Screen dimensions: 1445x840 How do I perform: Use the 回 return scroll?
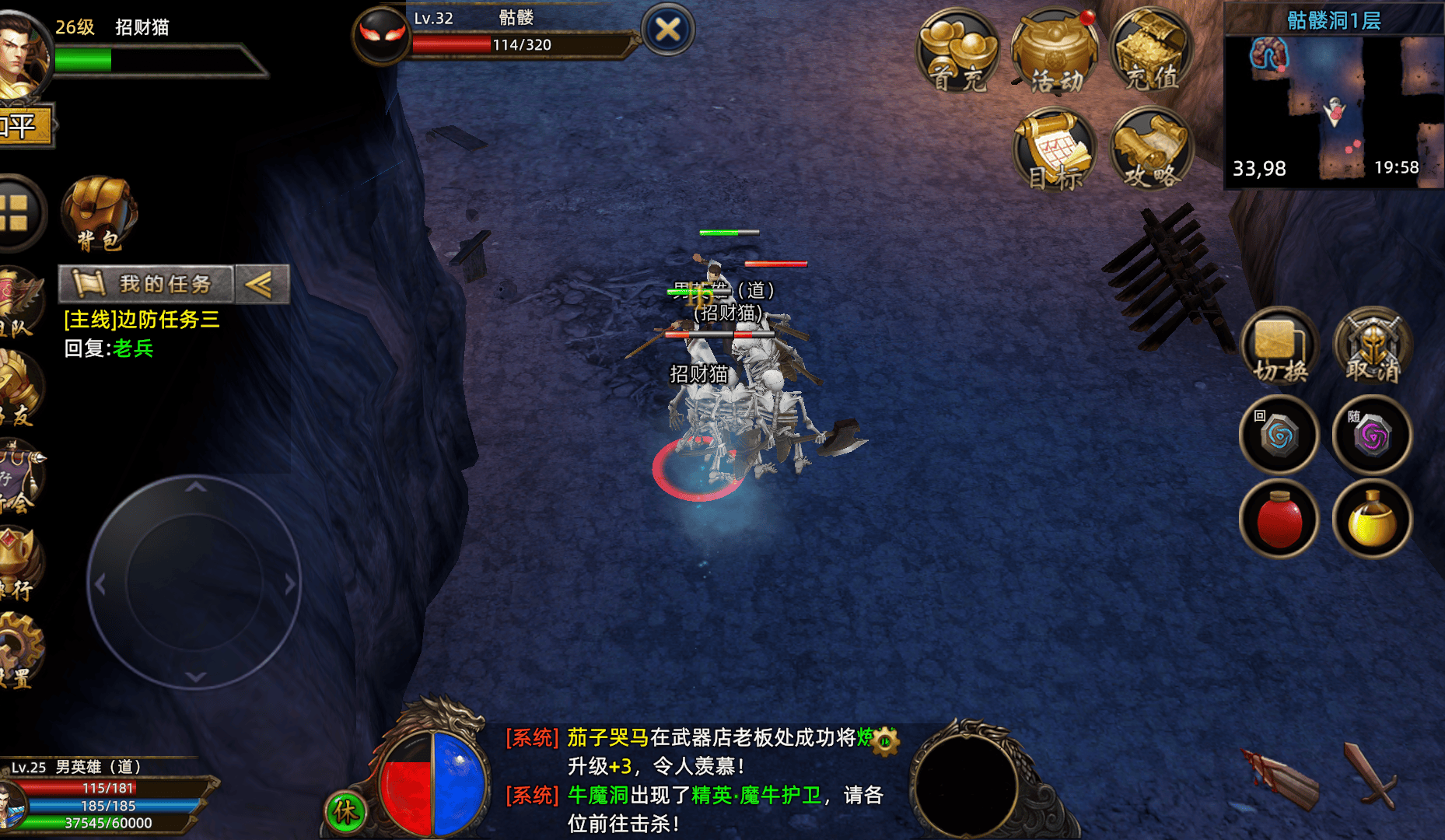click(x=1279, y=435)
